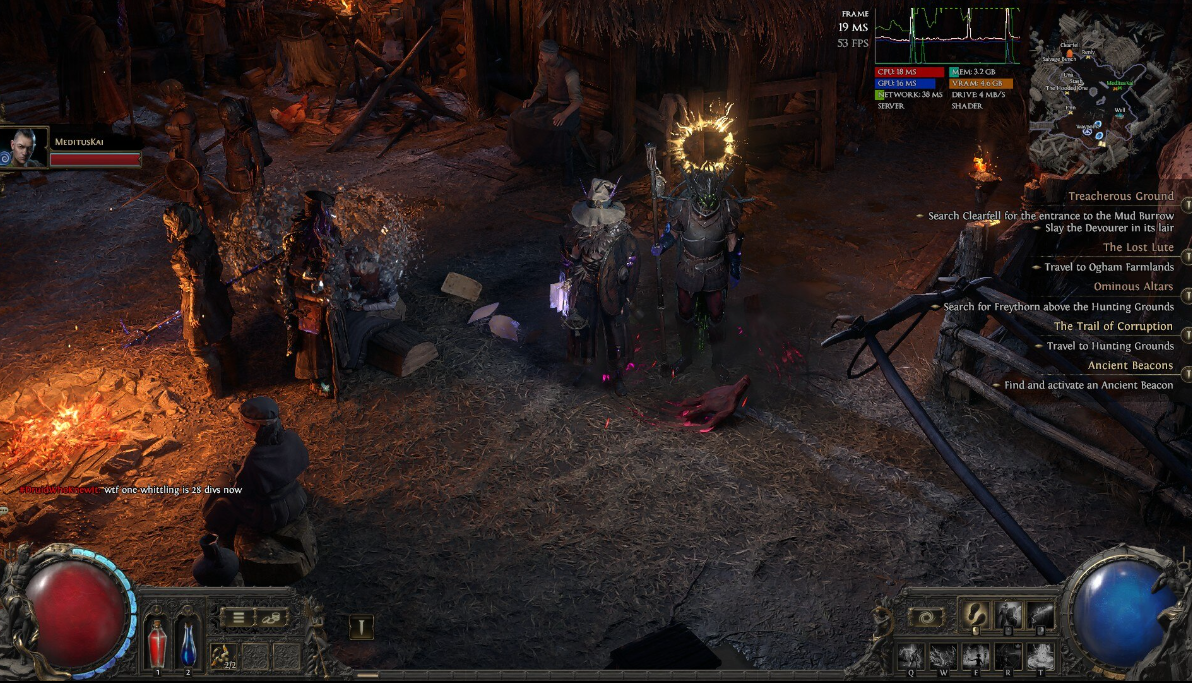The height and width of the screenshot is (683, 1192).
Task: Activate the skill bound to T
Action: (x=1040, y=655)
